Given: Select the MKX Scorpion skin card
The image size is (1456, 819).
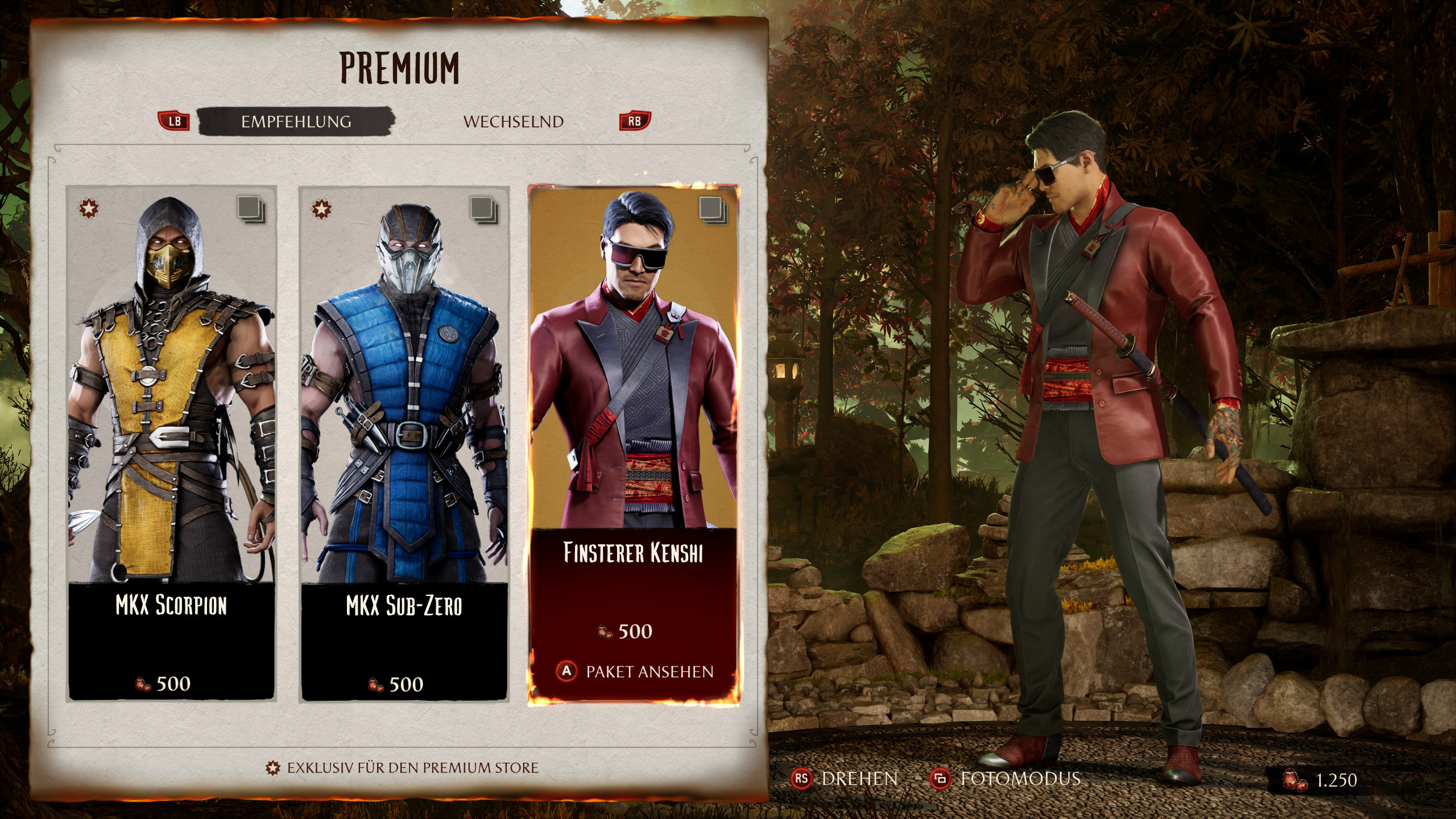Looking at the screenshot, I should point(172,444).
